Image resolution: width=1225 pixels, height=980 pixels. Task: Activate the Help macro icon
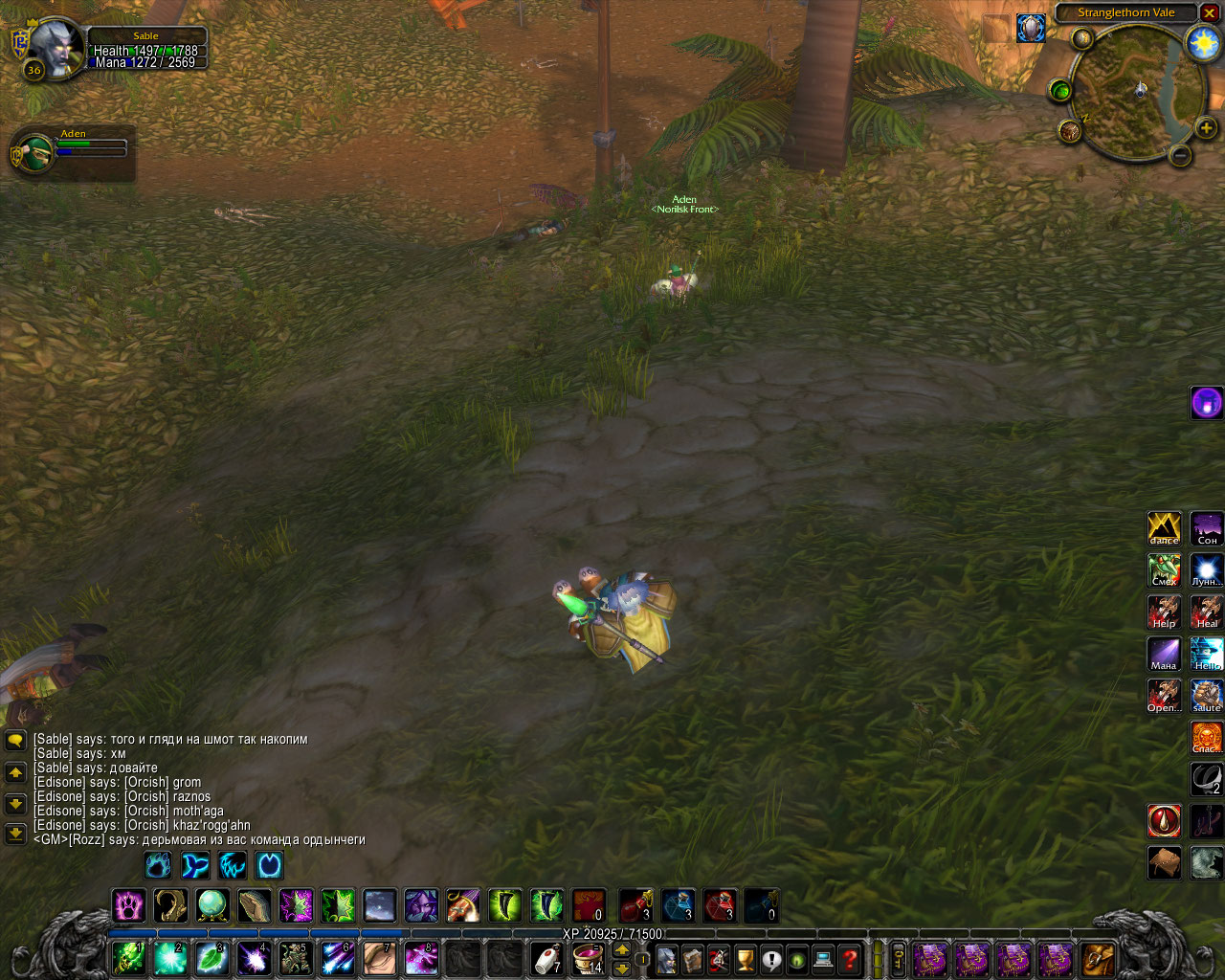click(x=1164, y=612)
